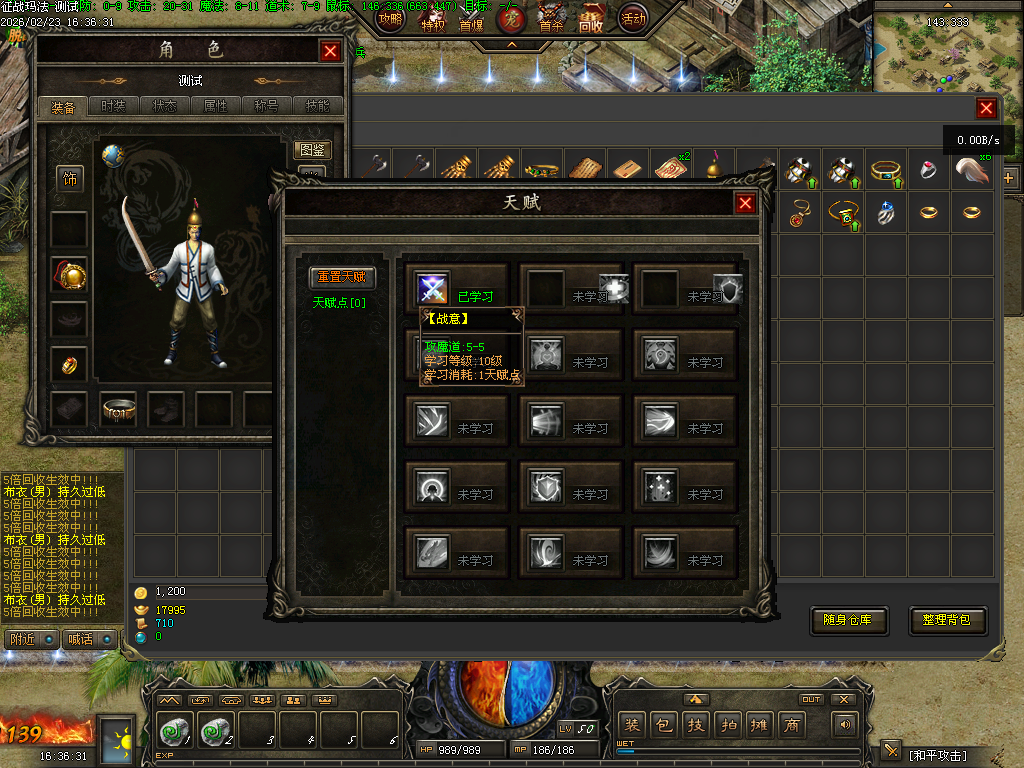Click the 重置天赋 reset talents button
This screenshot has height=768, width=1024.
[342, 278]
